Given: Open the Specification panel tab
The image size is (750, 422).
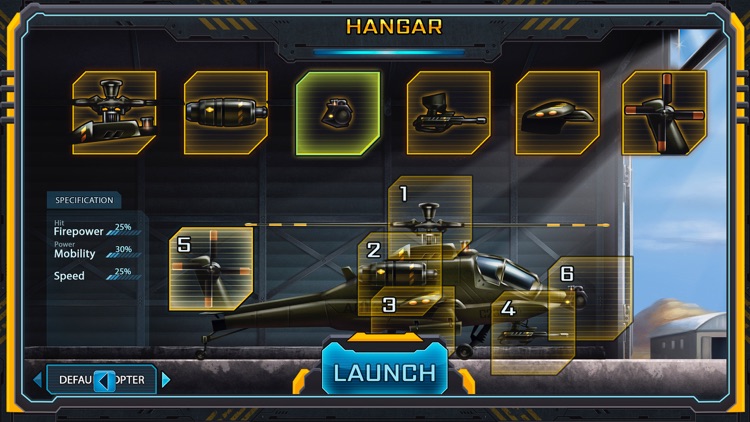Looking at the screenshot, I should tap(84, 200).
